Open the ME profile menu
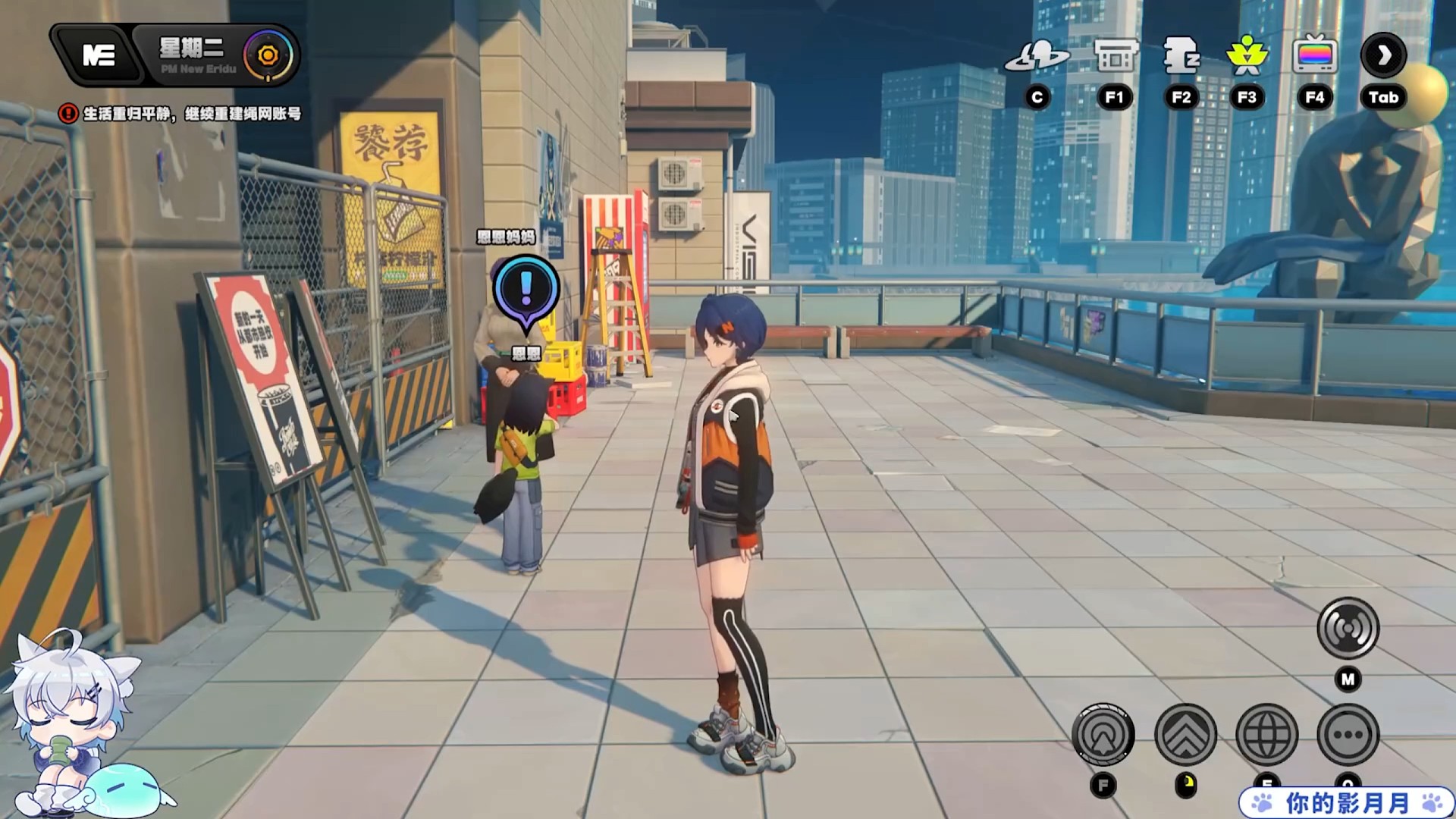The height and width of the screenshot is (819, 1456). pos(99,55)
